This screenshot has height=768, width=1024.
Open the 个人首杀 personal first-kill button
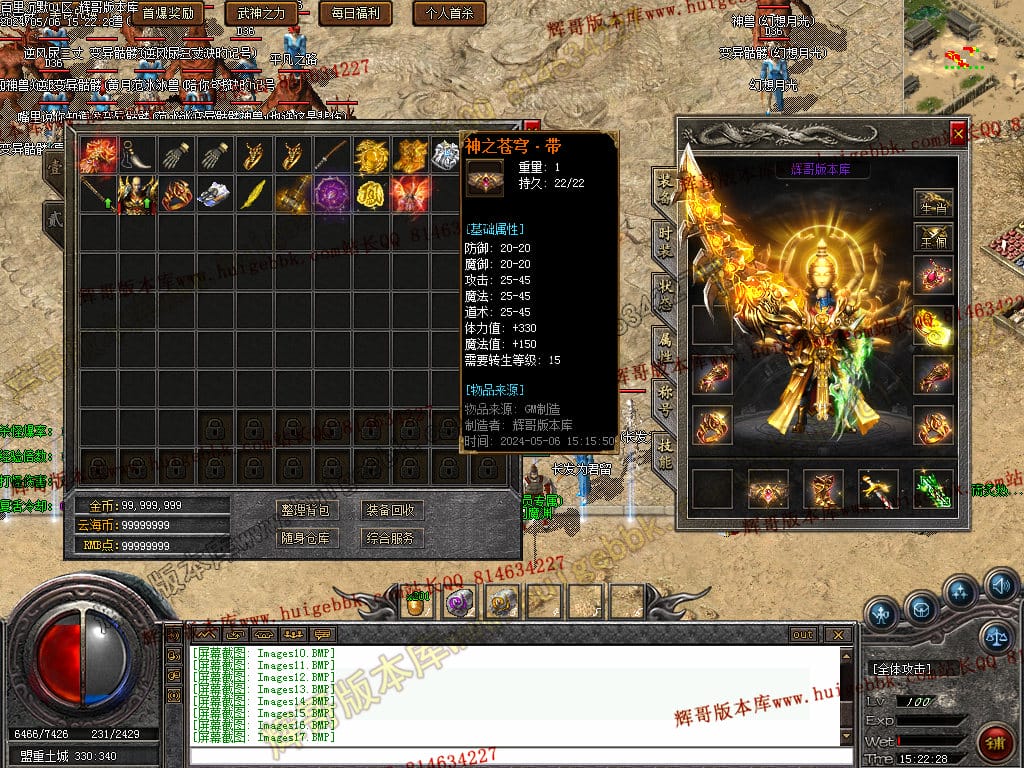point(449,13)
